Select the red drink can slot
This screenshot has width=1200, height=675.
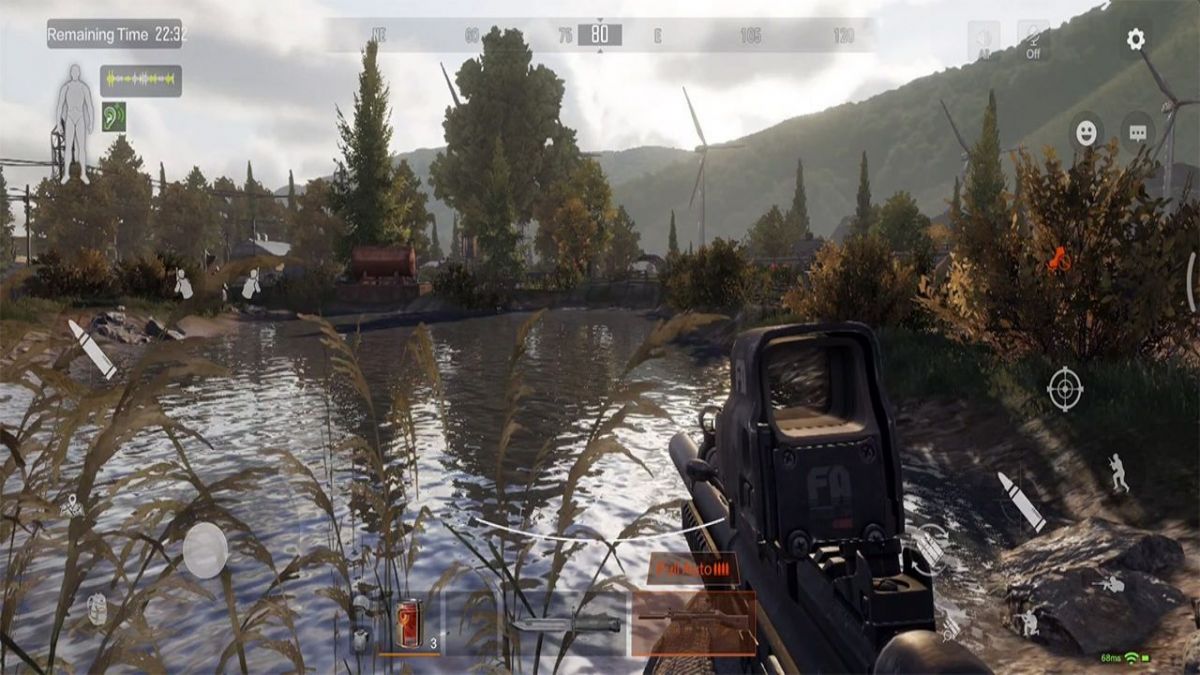(408, 624)
